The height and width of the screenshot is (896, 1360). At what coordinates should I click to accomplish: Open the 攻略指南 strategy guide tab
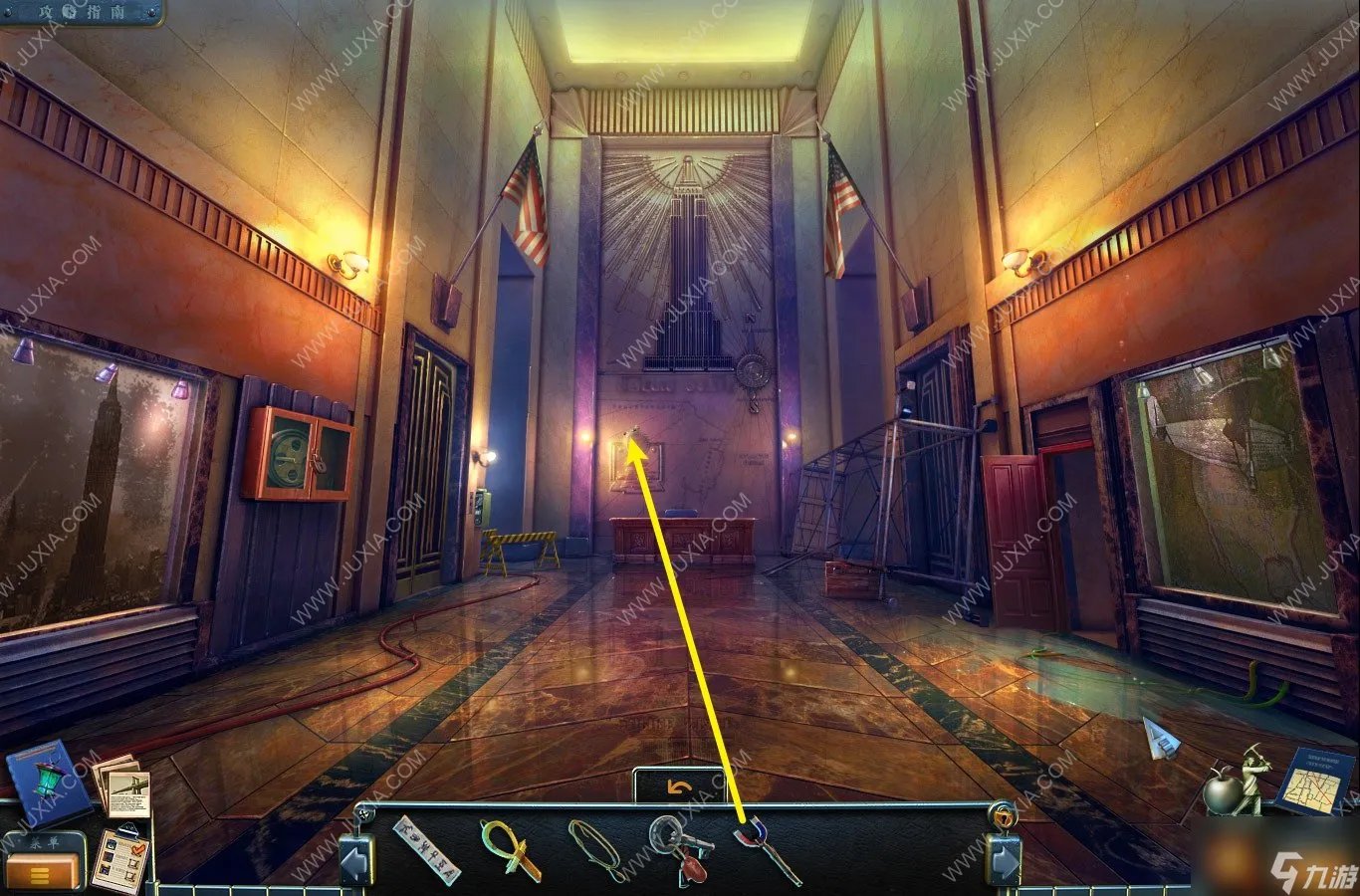coord(82,12)
